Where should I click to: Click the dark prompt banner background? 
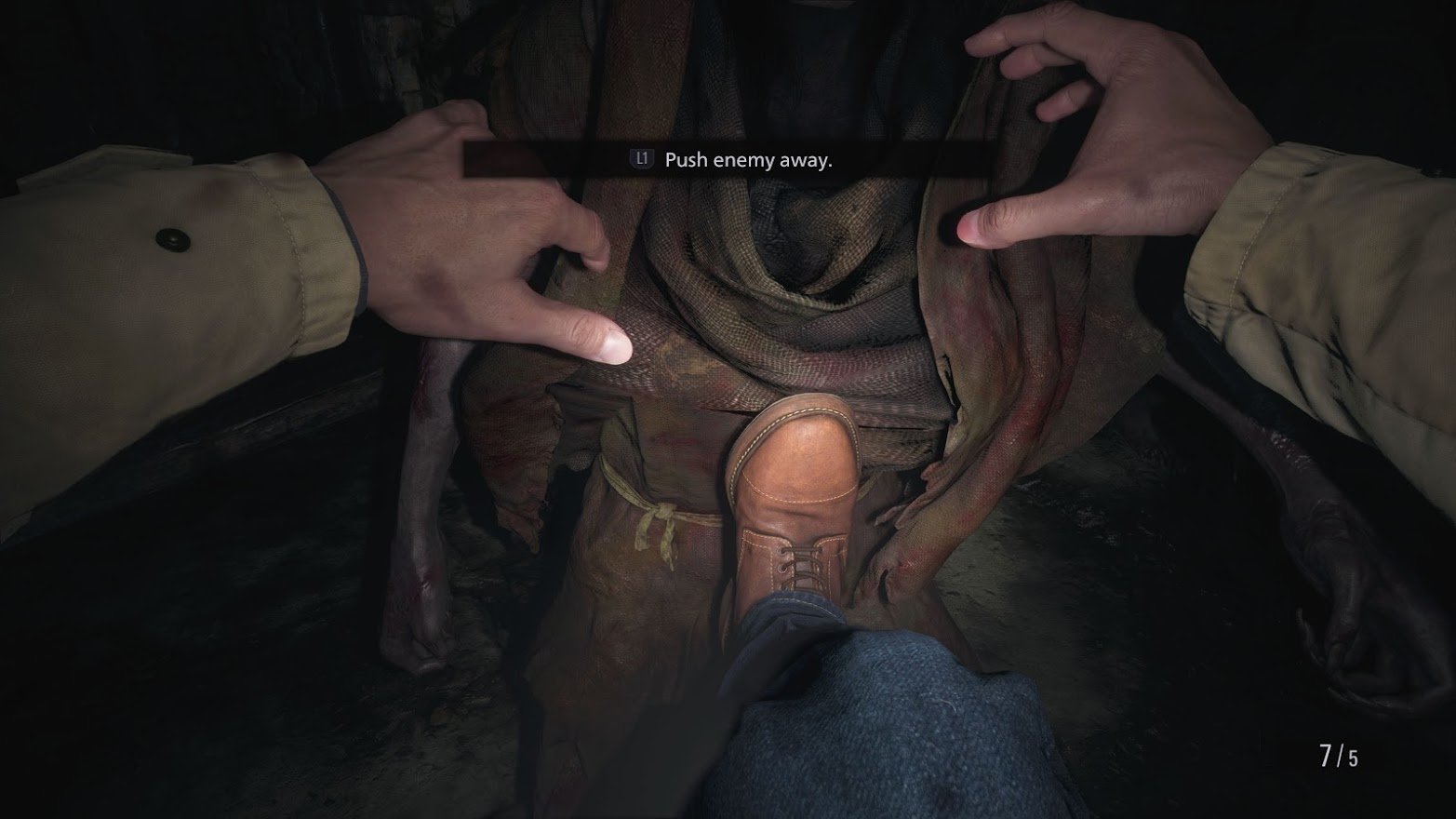point(930,158)
